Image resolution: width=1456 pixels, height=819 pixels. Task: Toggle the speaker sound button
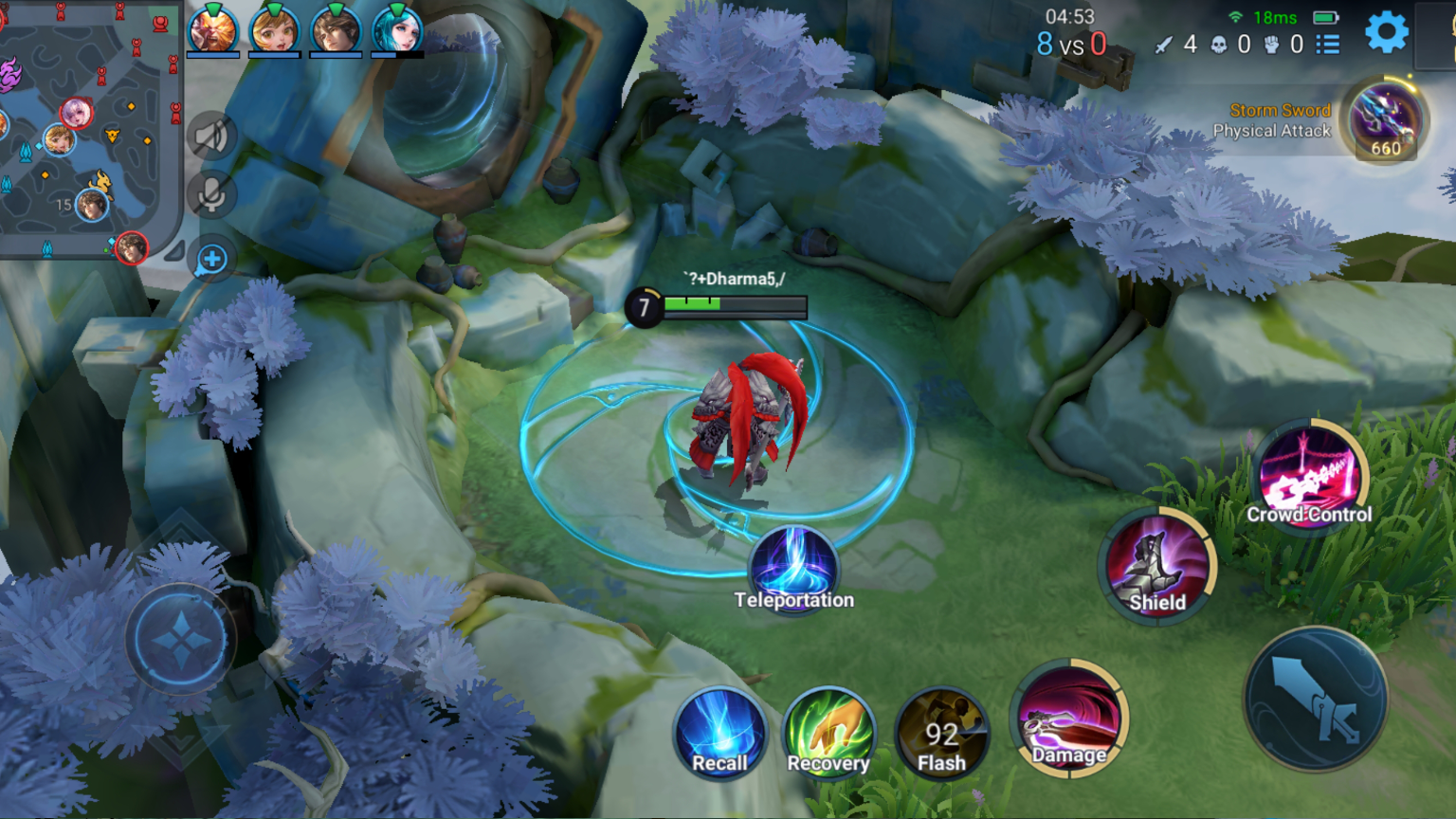210,137
